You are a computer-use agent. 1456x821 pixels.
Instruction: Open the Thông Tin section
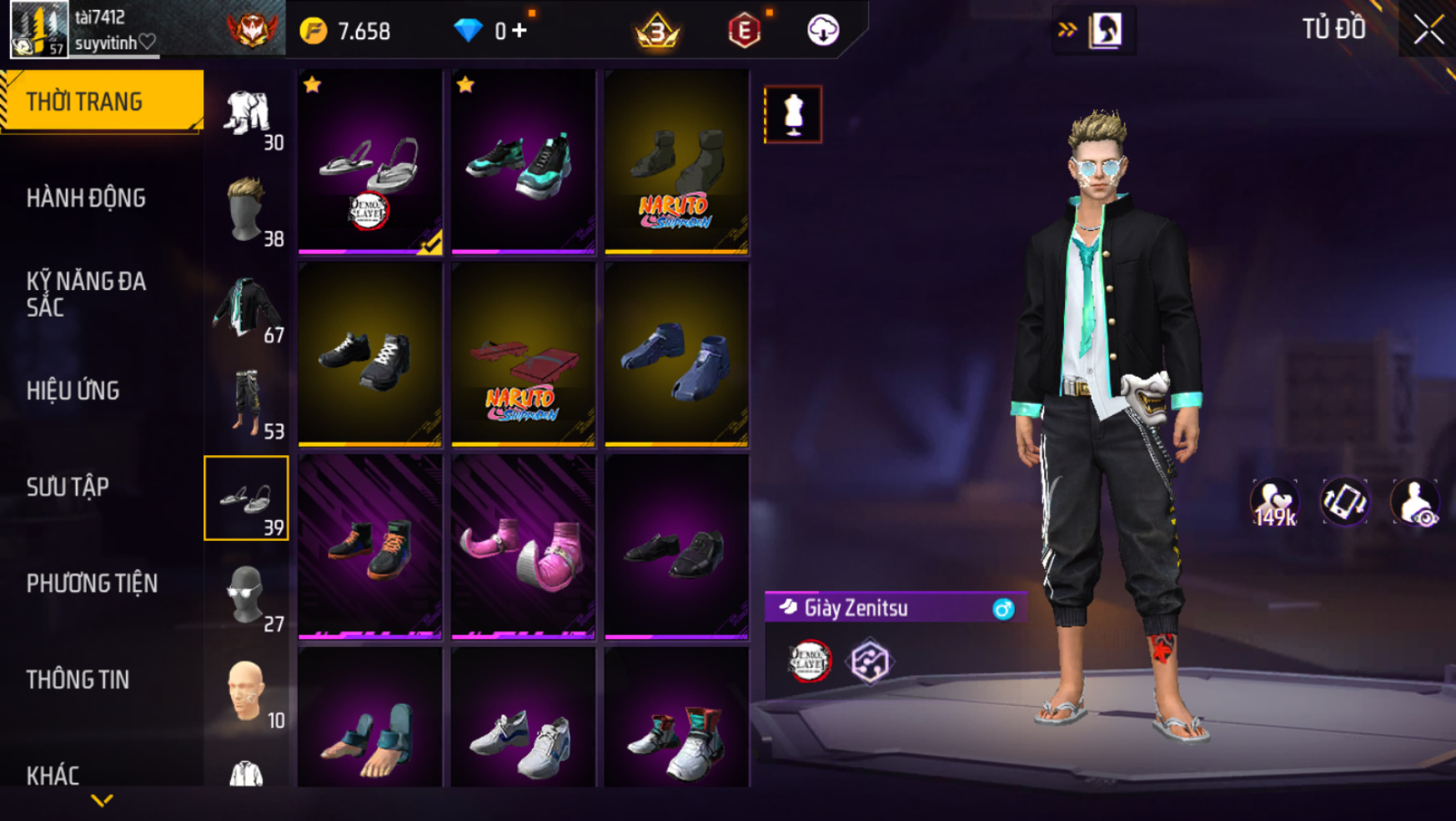tap(78, 679)
